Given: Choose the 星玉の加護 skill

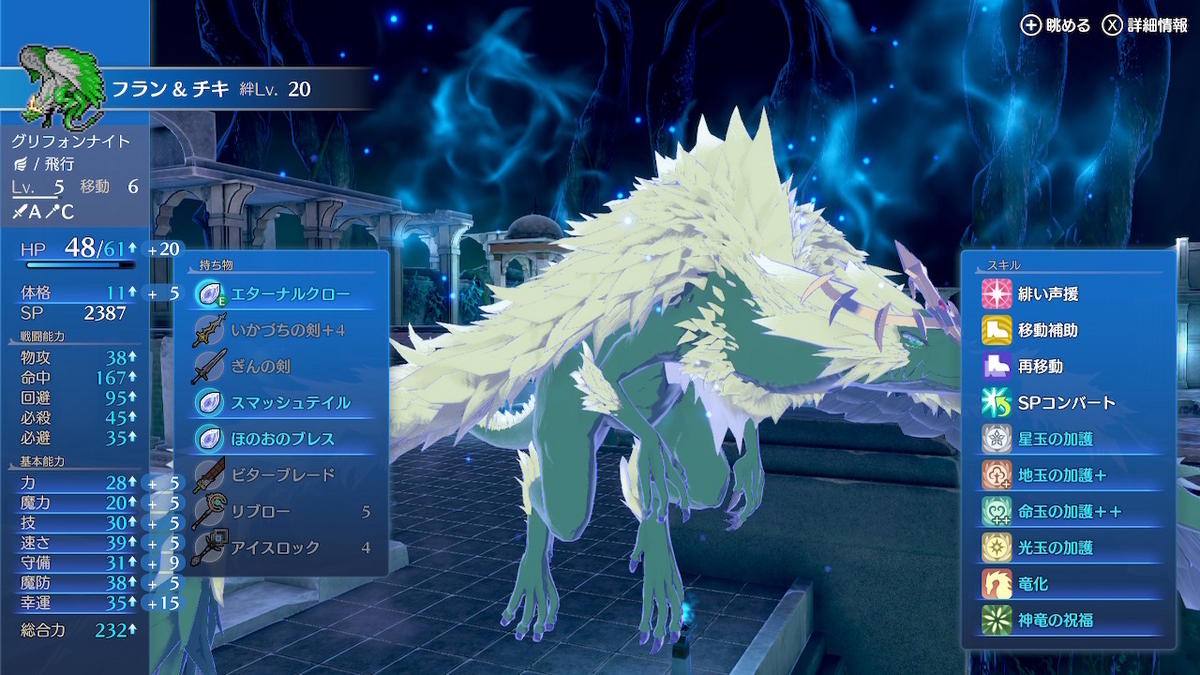Looking at the screenshot, I should coord(1069,439).
